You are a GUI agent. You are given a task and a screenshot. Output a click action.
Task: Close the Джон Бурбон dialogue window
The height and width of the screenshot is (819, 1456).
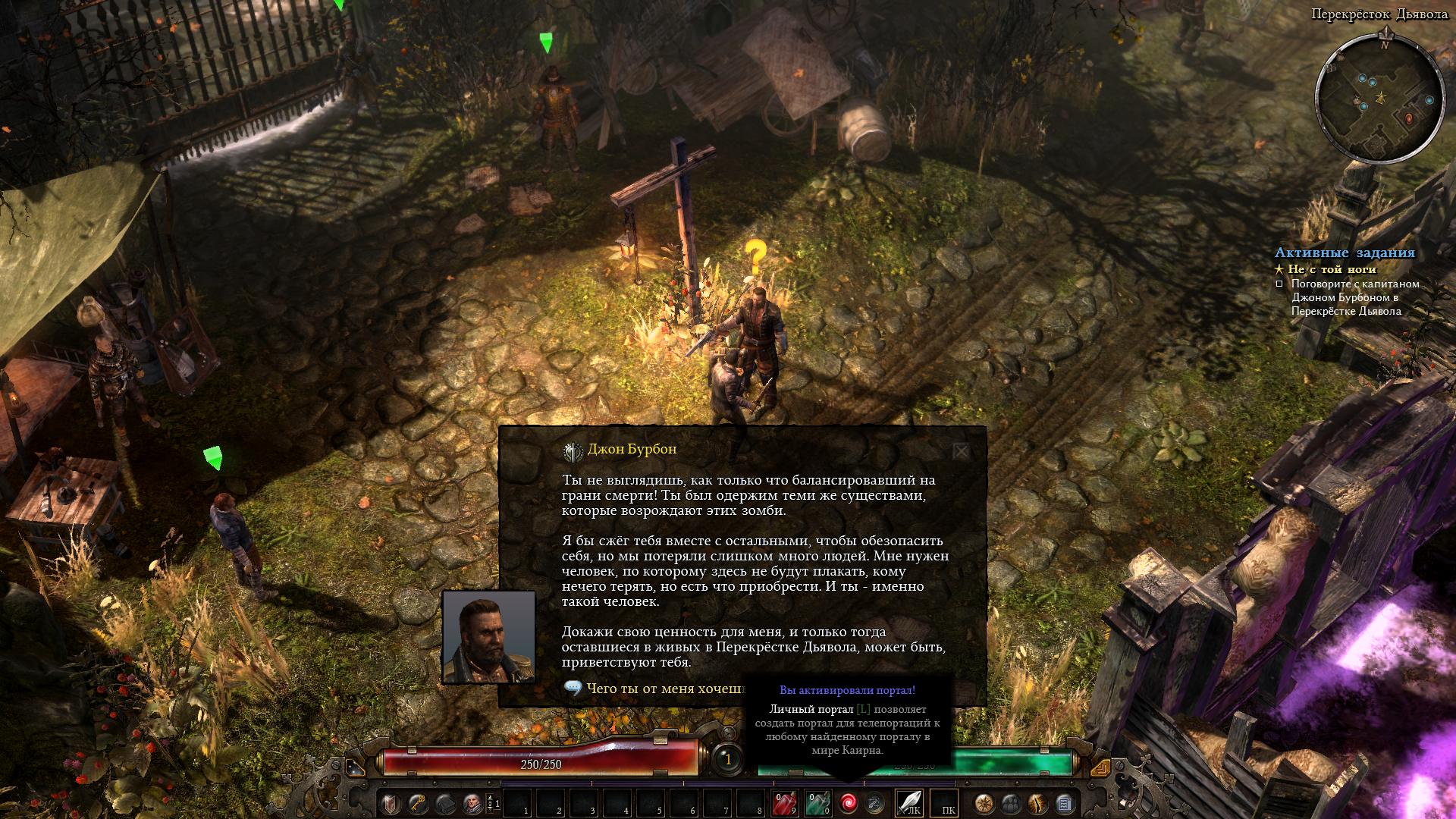pos(961,452)
